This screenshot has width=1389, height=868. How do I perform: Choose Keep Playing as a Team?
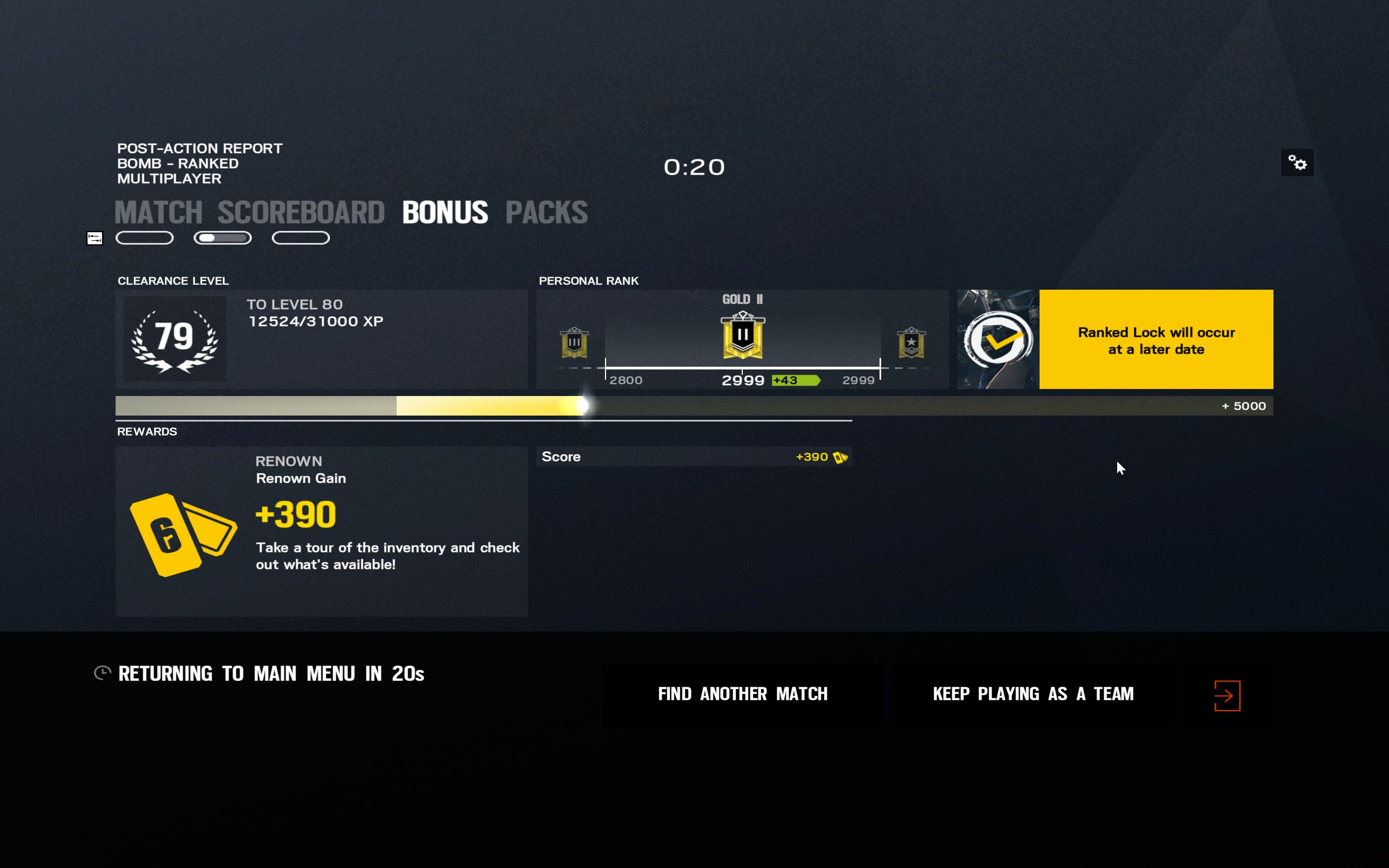pyautogui.click(x=1033, y=694)
